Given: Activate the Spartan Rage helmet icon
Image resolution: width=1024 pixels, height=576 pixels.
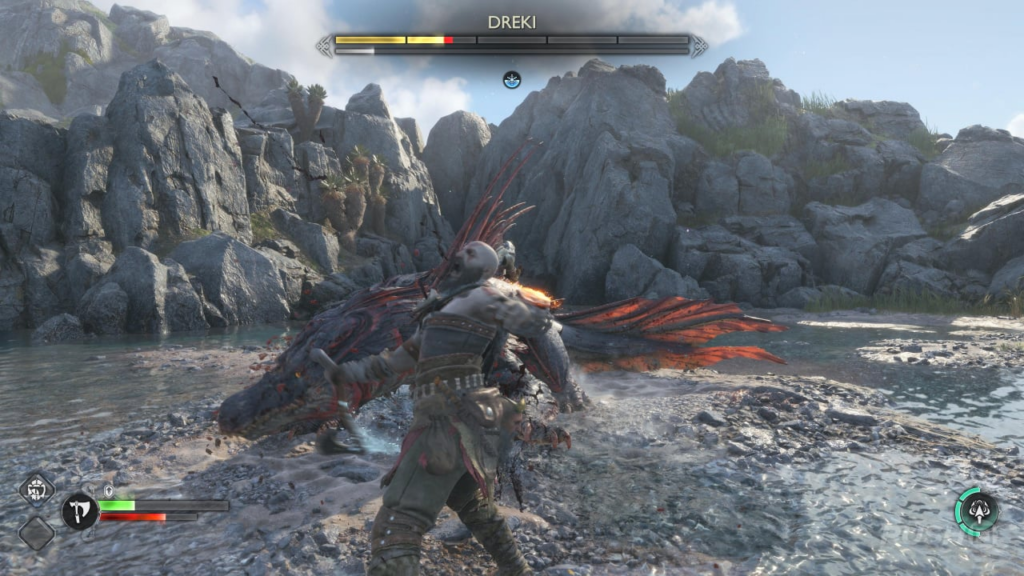Looking at the screenshot, I should click(37, 489).
